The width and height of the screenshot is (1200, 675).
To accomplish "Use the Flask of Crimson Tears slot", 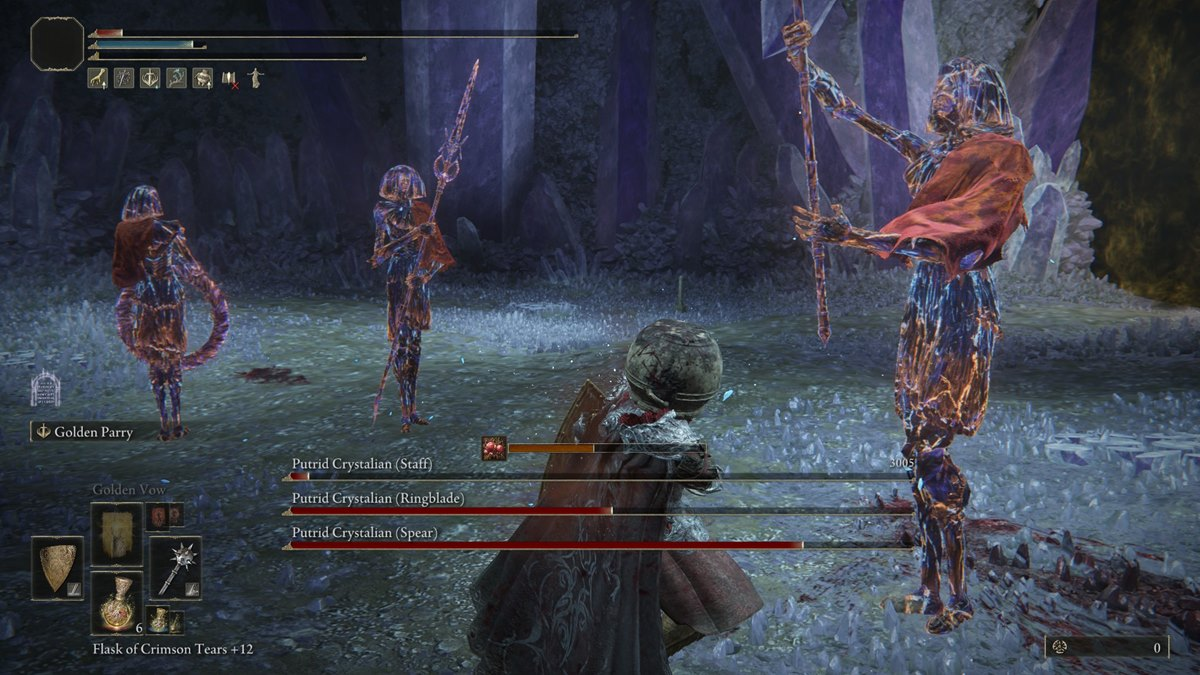I will click(116, 602).
